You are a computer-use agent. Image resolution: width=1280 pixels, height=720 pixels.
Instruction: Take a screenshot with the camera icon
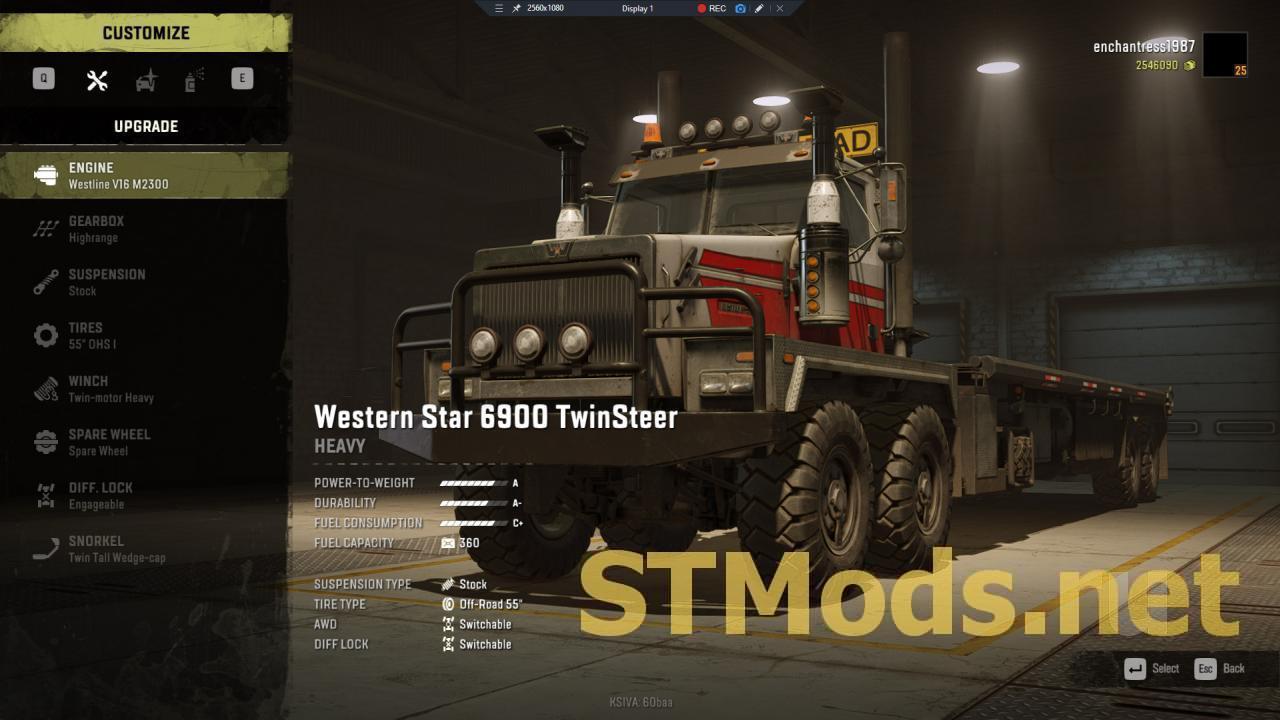click(741, 8)
